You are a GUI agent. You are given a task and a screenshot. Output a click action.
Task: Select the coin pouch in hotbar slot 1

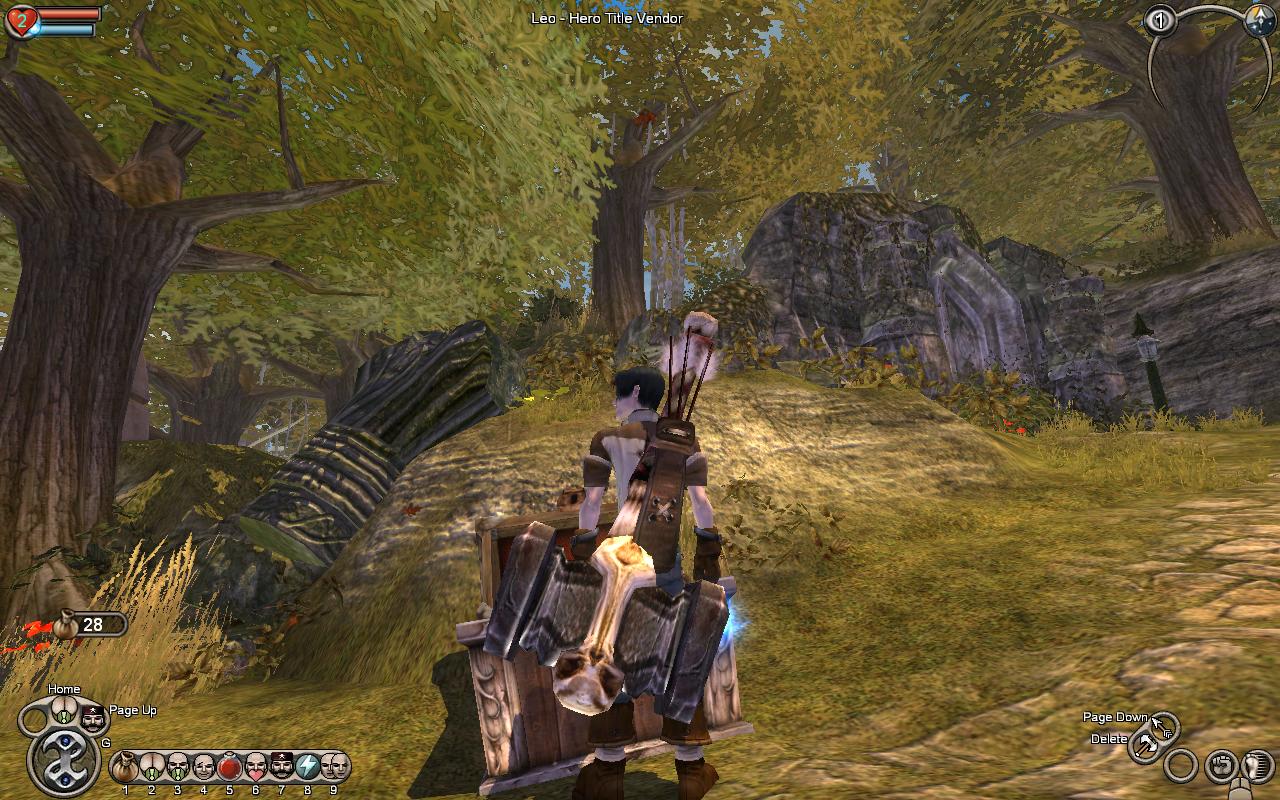pyautogui.click(x=125, y=768)
